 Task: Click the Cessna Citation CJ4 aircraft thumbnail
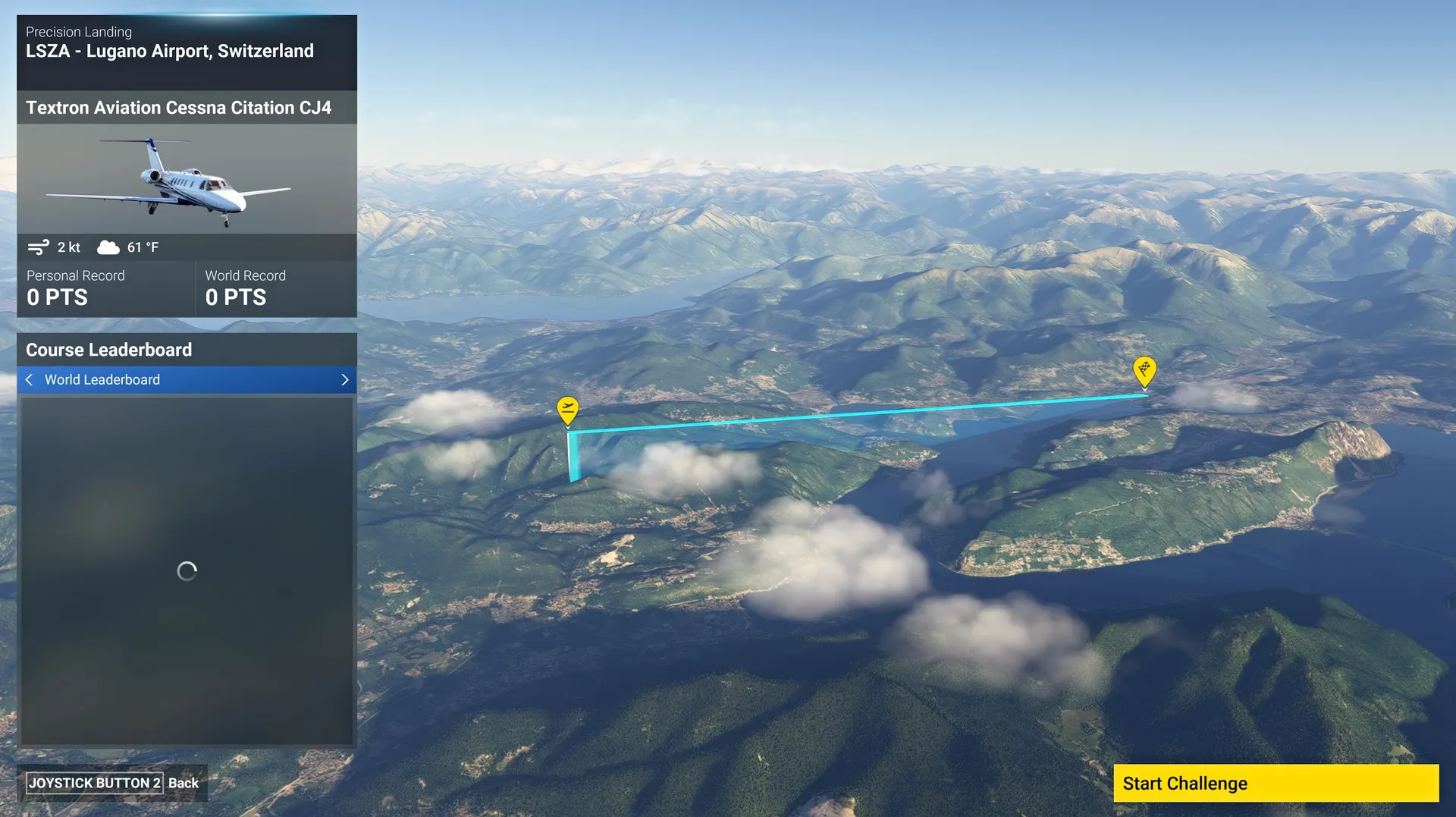(x=187, y=179)
